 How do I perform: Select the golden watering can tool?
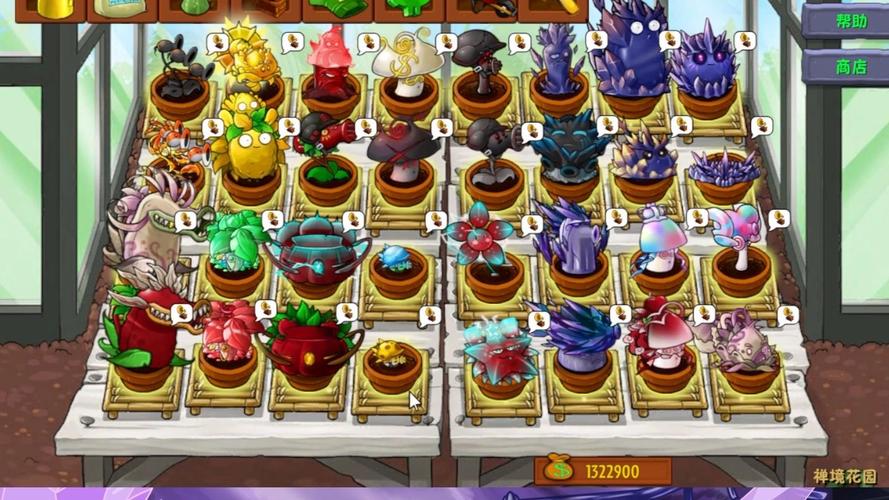pyautogui.click(x=49, y=9)
